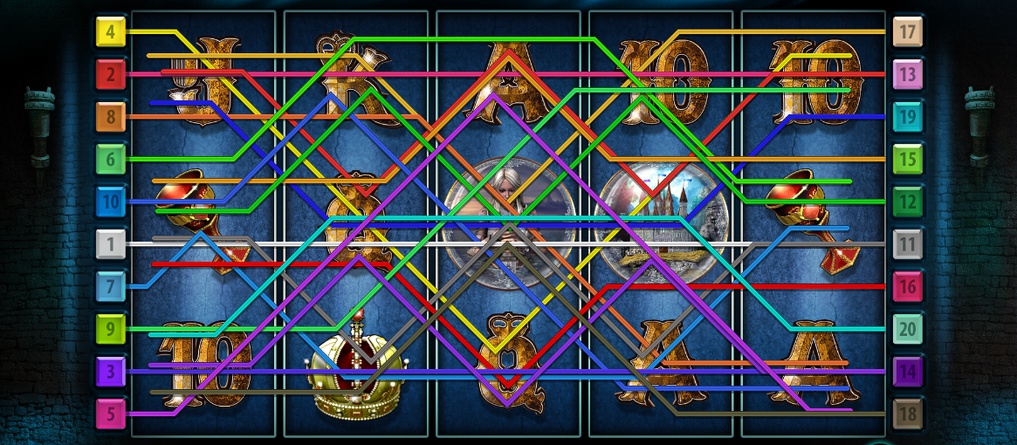Choose payline 19 teal button

pyautogui.click(x=907, y=116)
